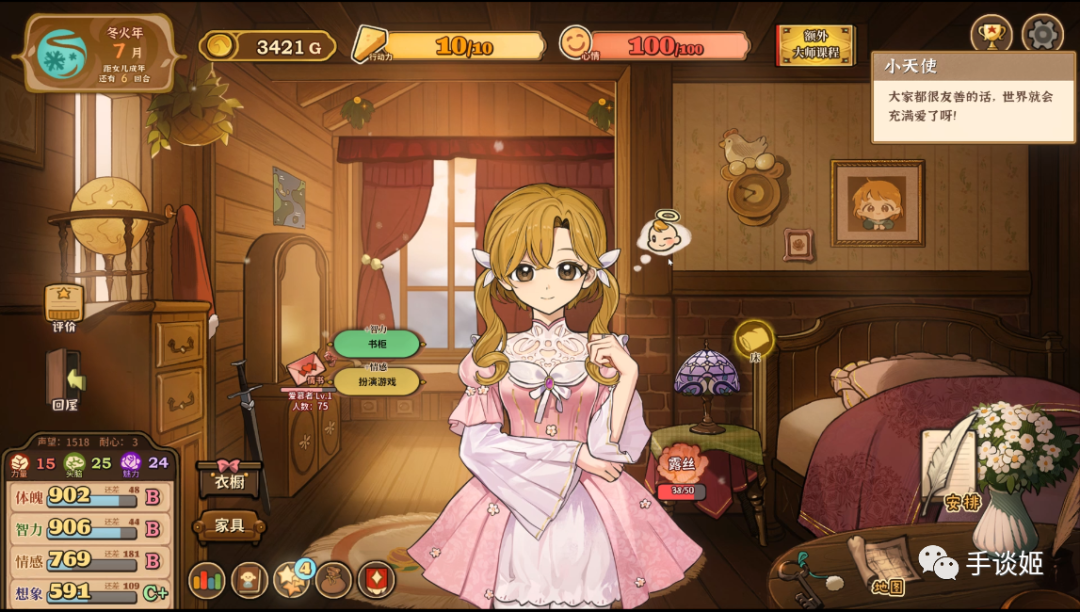This screenshot has width=1080, height=612.
Task: Choose the 扮演游戏 role-play game activity
Action: pos(376,381)
